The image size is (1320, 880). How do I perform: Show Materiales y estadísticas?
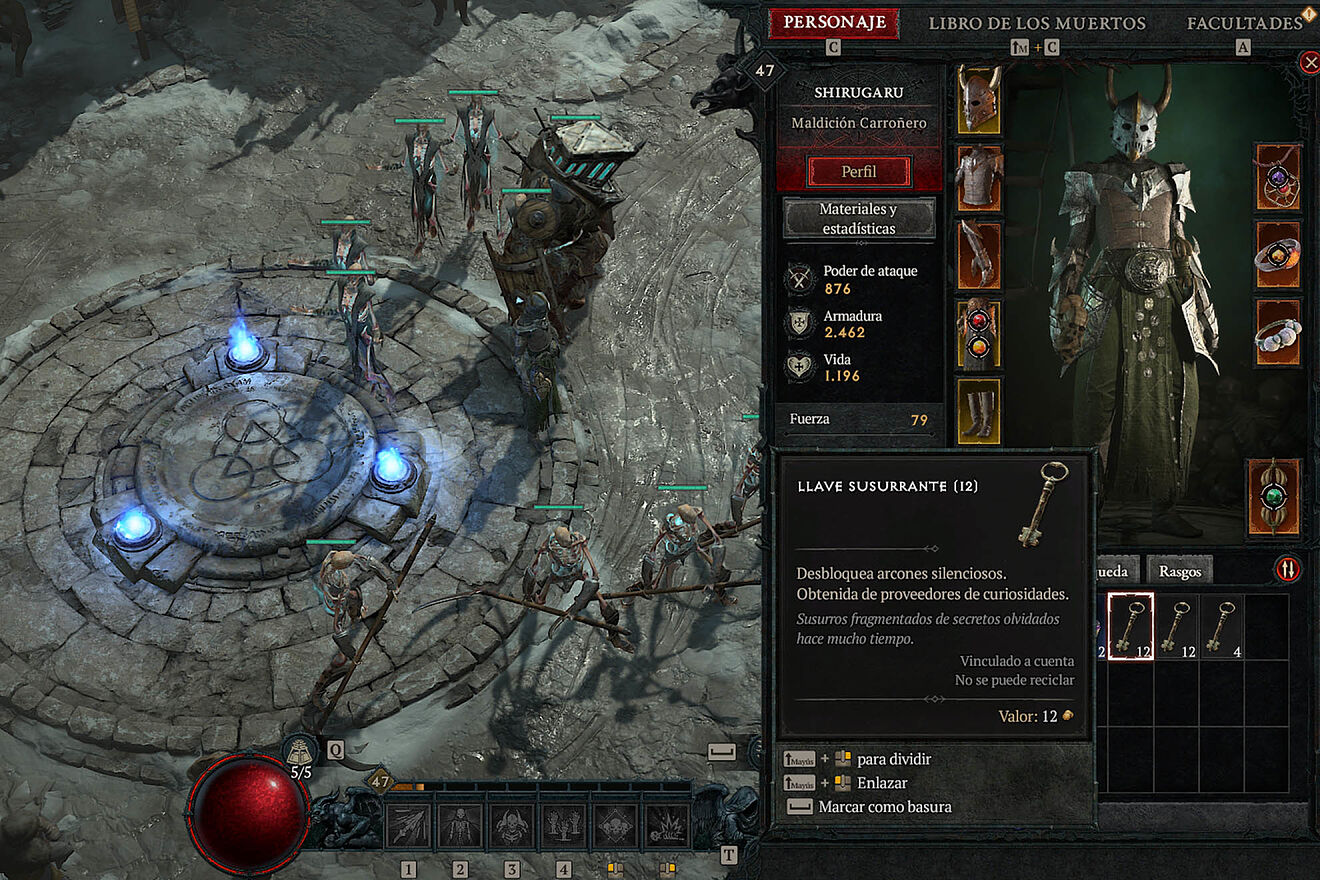858,218
